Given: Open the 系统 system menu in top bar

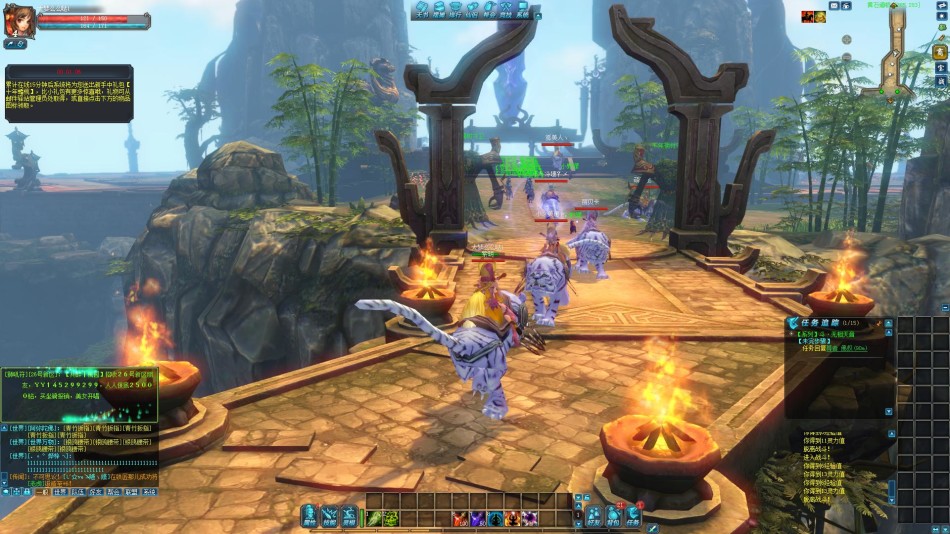Looking at the screenshot, I should (522, 10).
